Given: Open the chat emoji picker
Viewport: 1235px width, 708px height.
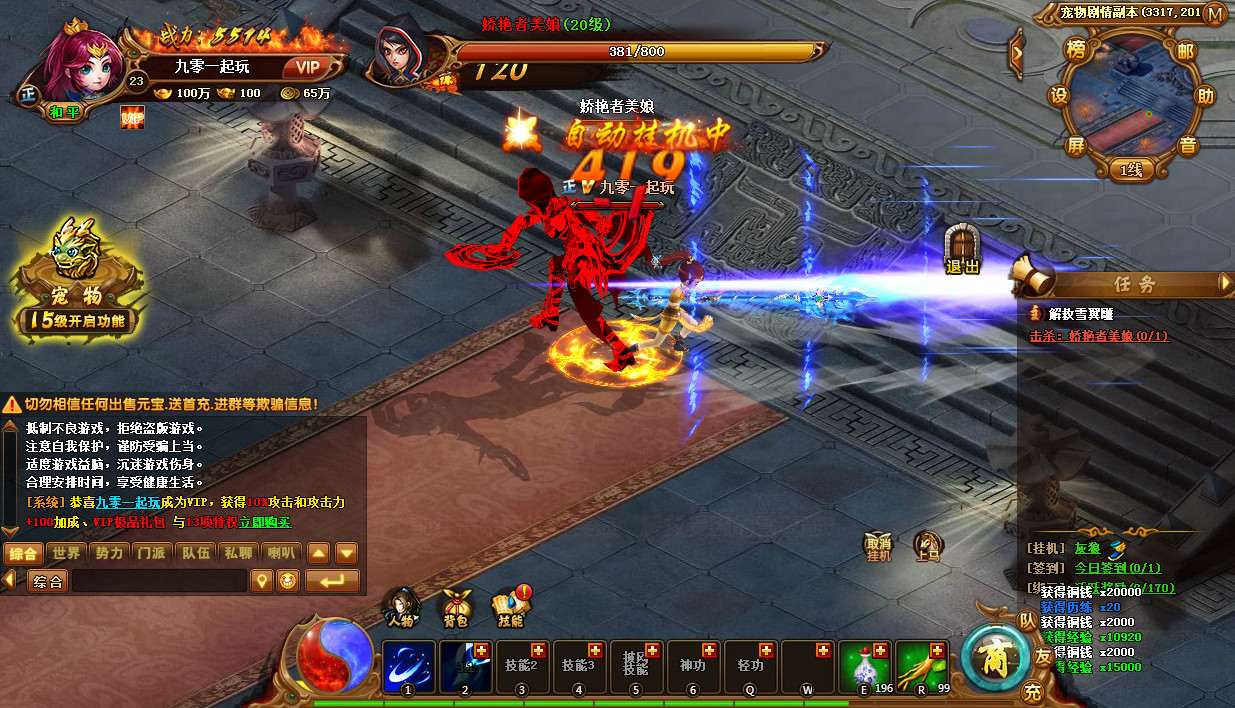Looking at the screenshot, I should pos(287,581).
